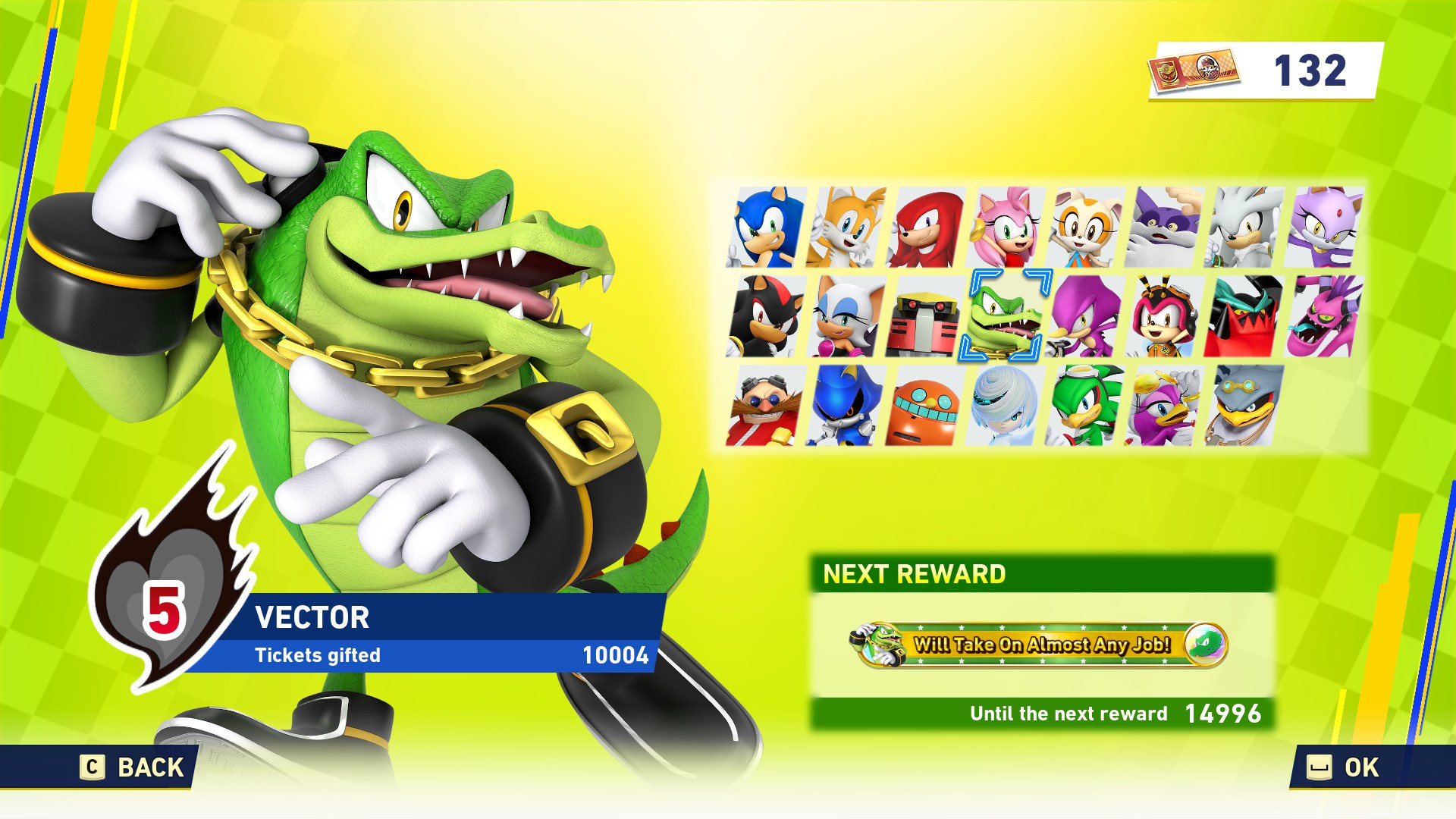Pick Silver the Hedgehog's portrait

point(1244,227)
